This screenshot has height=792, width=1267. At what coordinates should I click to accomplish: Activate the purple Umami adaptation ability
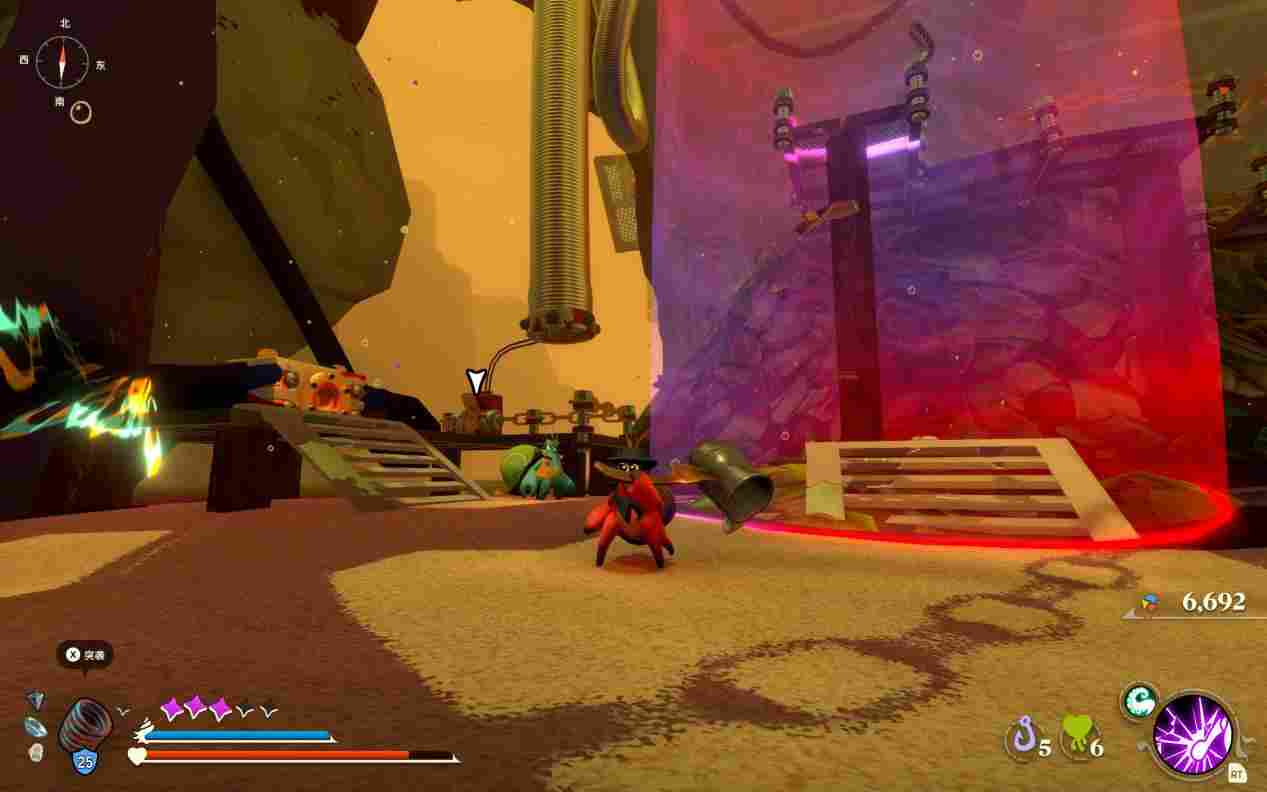1192,736
